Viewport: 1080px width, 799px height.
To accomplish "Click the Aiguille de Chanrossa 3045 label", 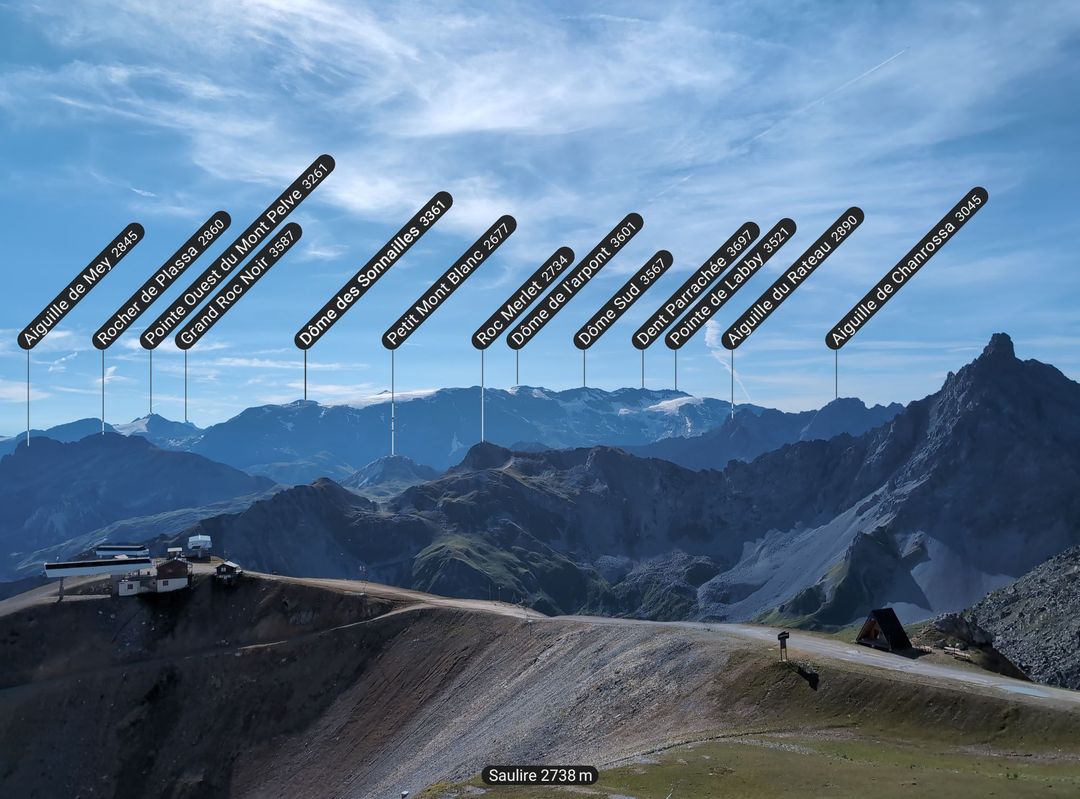I will point(906,268).
